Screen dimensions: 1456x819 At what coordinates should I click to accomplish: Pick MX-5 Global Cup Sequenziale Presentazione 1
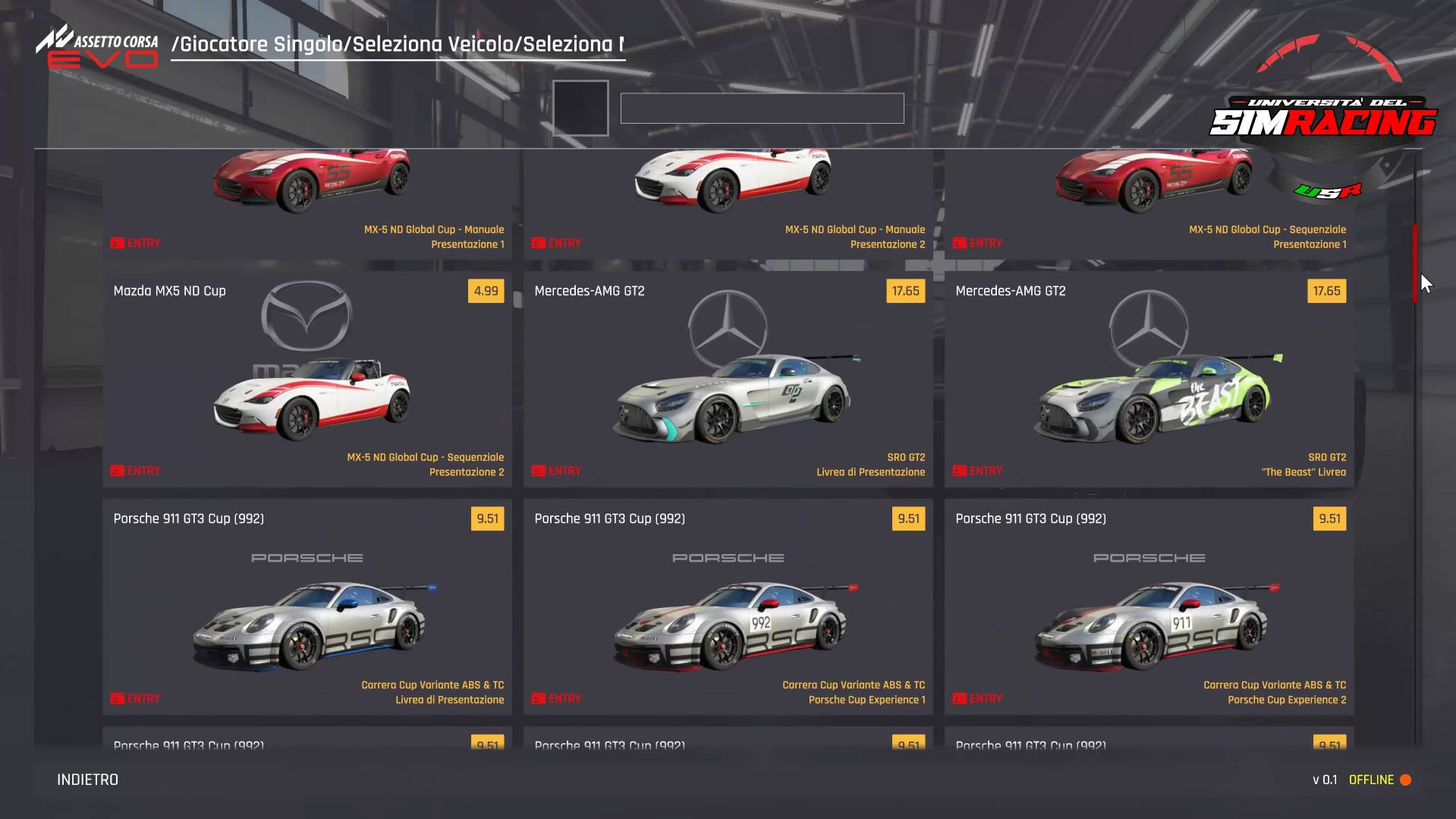pyautogui.click(x=1149, y=203)
